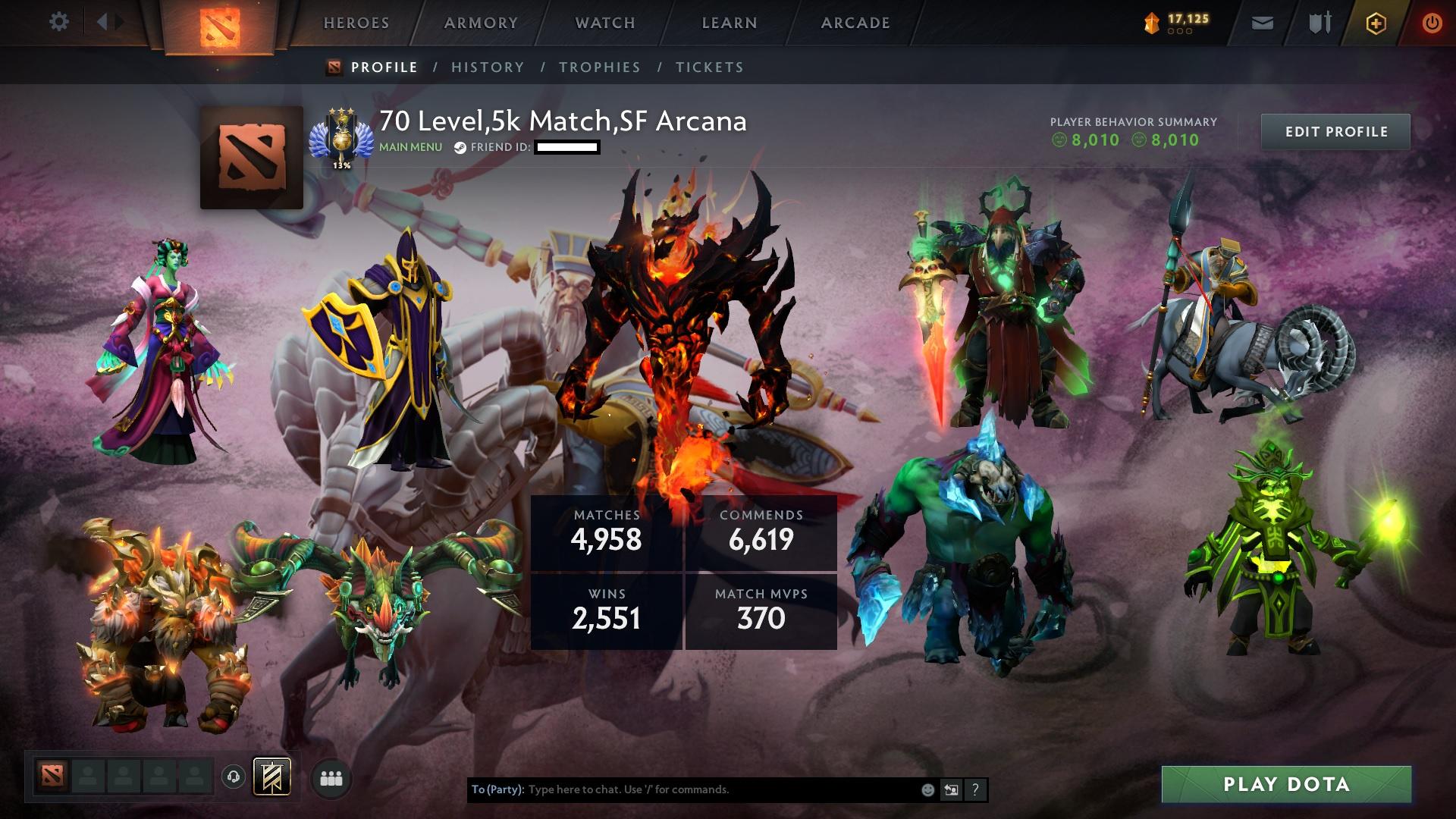Open the friends list icon near chat
The image size is (1456, 819).
coord(331,777)
